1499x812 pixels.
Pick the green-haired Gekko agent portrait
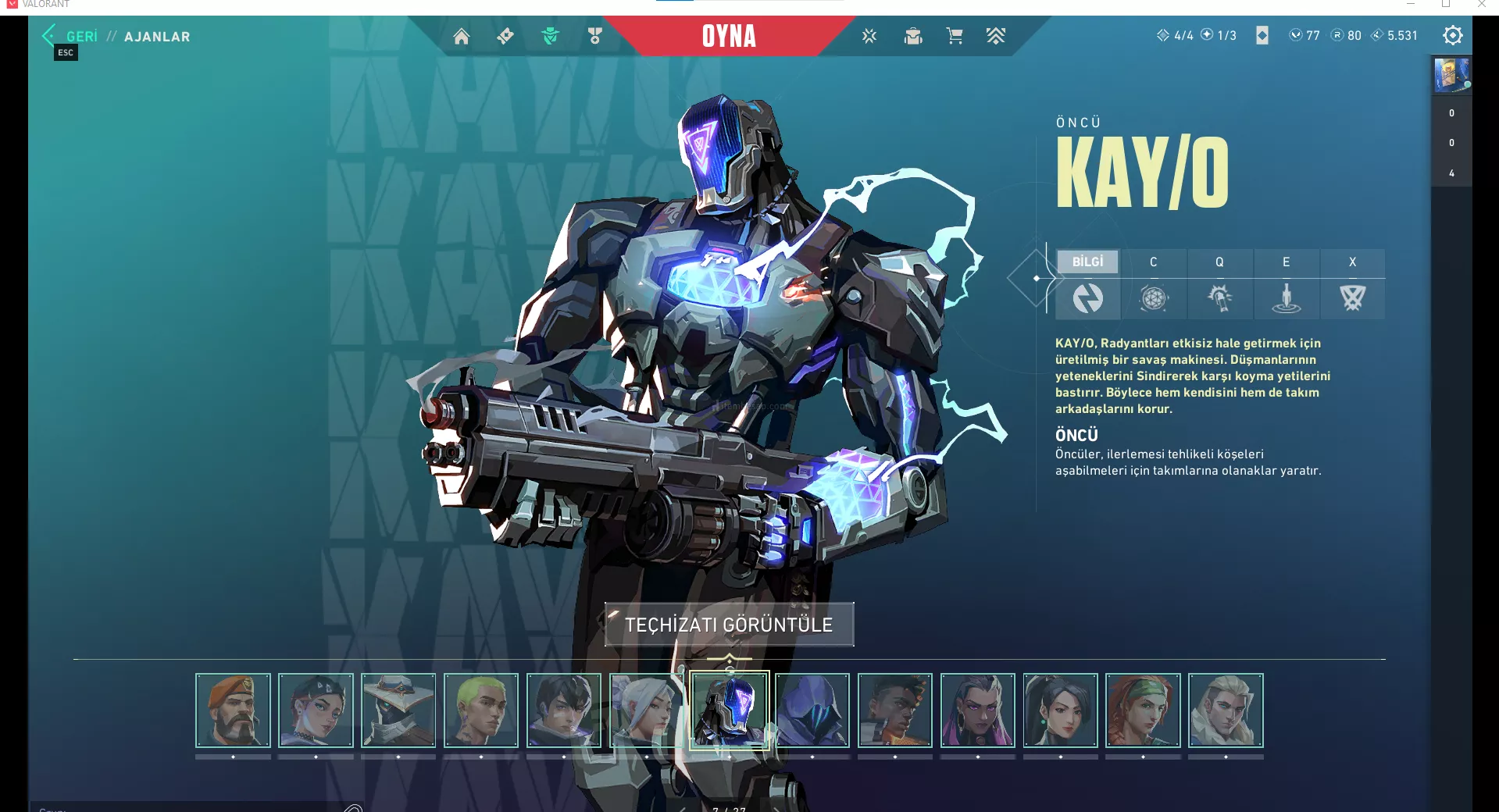481,710
